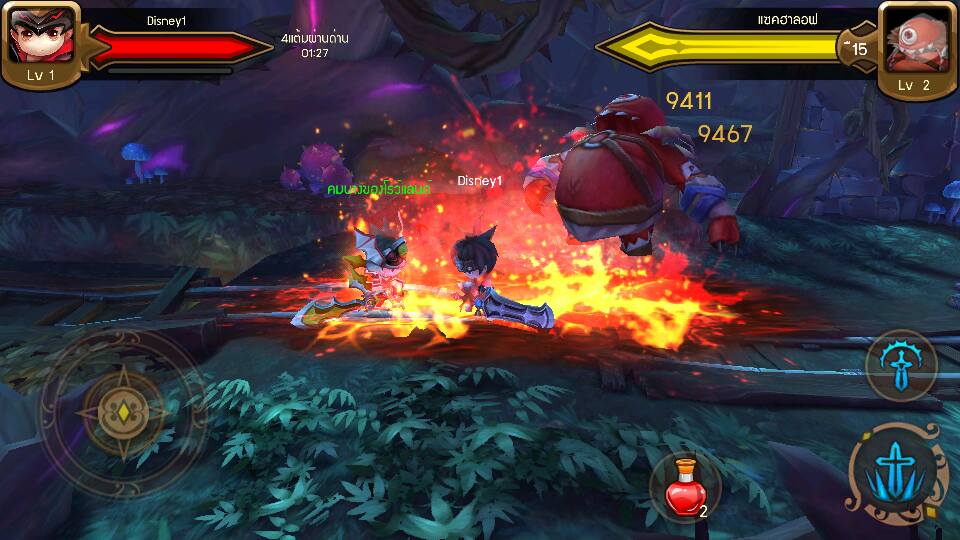Select the red boss monster portrait
Screen dimensions: 960x540
point(913,38)
